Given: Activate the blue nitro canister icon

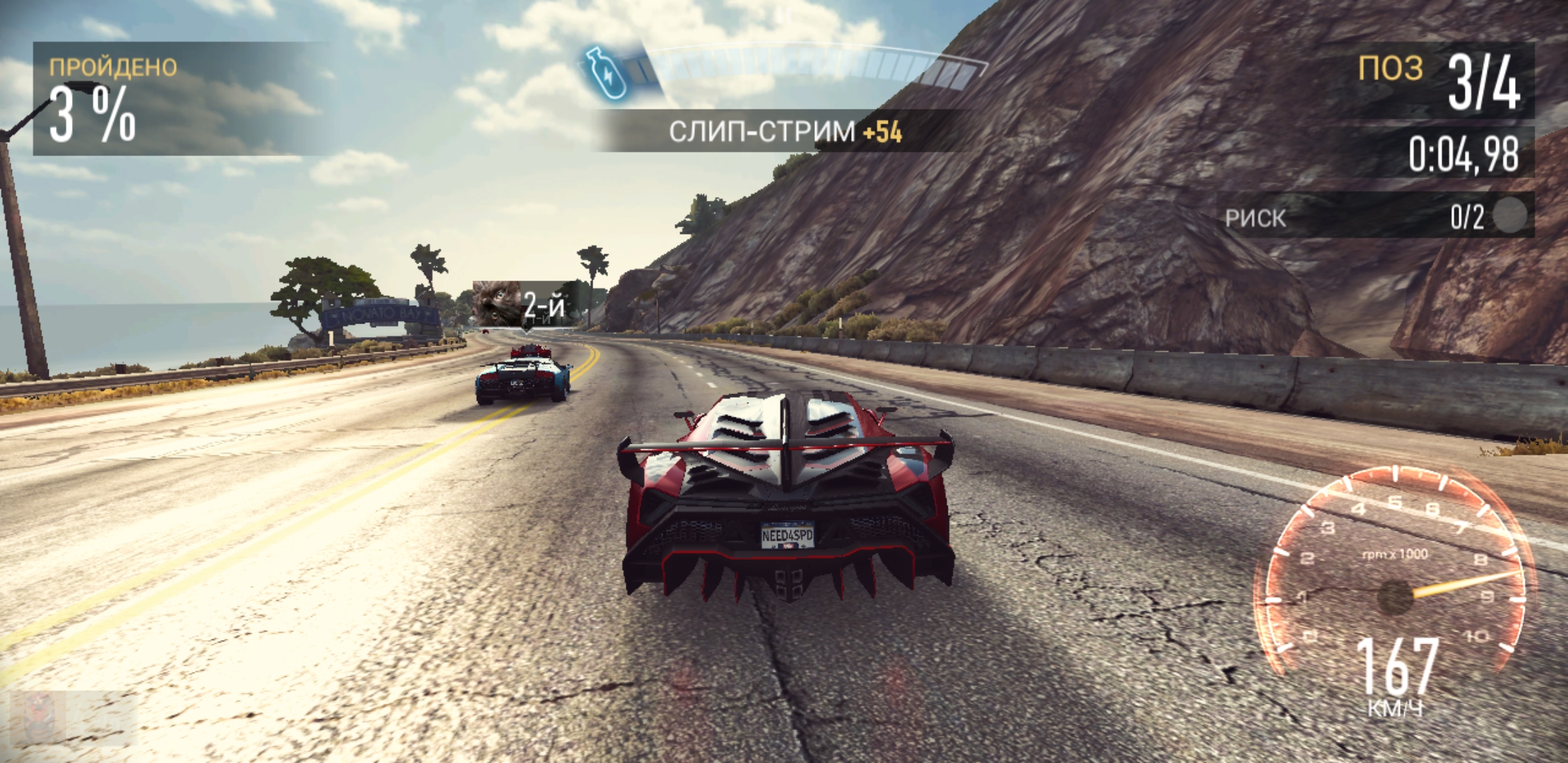Looking at the screenshot, I should (605, 73).
